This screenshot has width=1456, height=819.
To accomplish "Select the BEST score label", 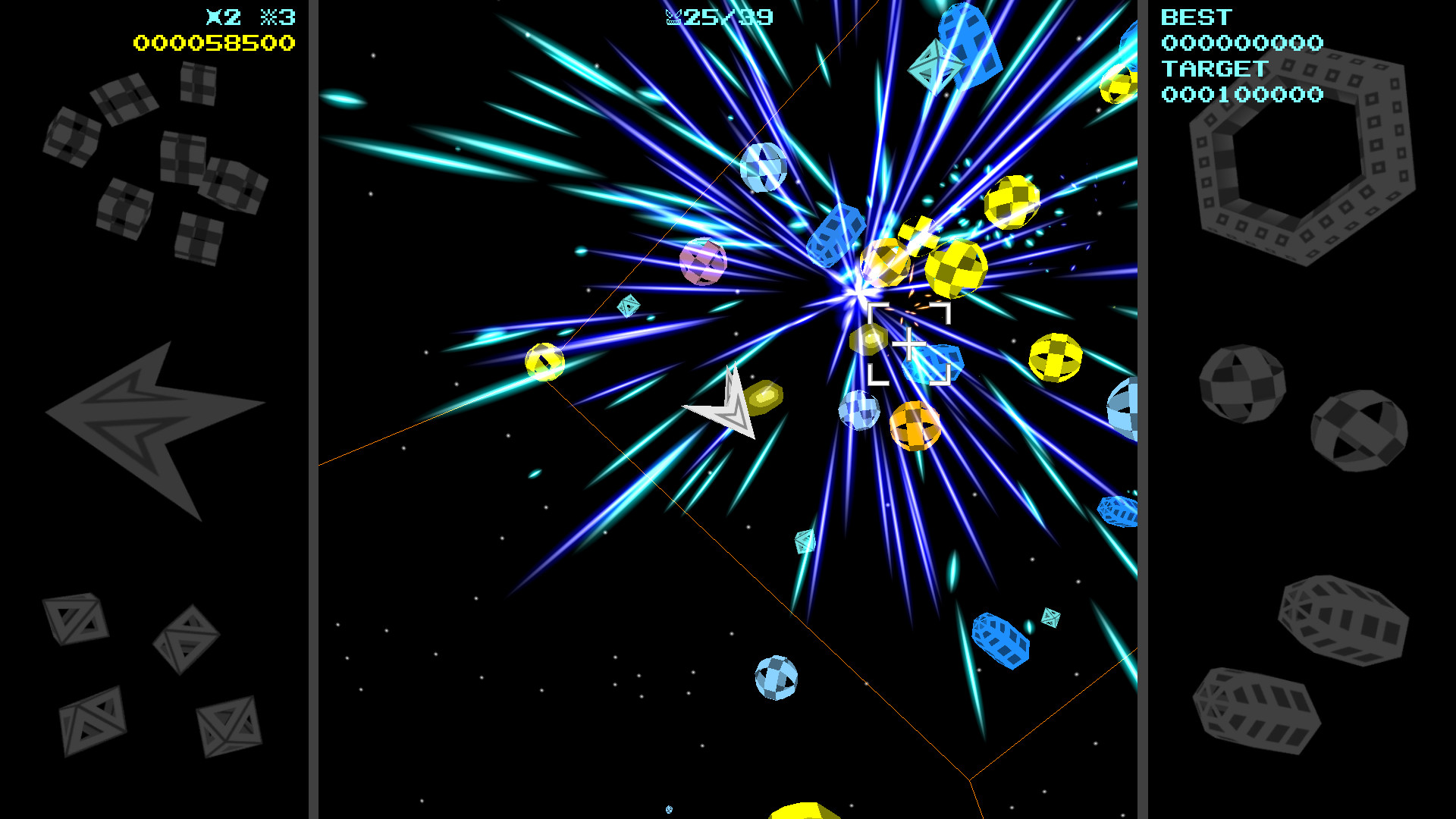I will [1197, 17].
